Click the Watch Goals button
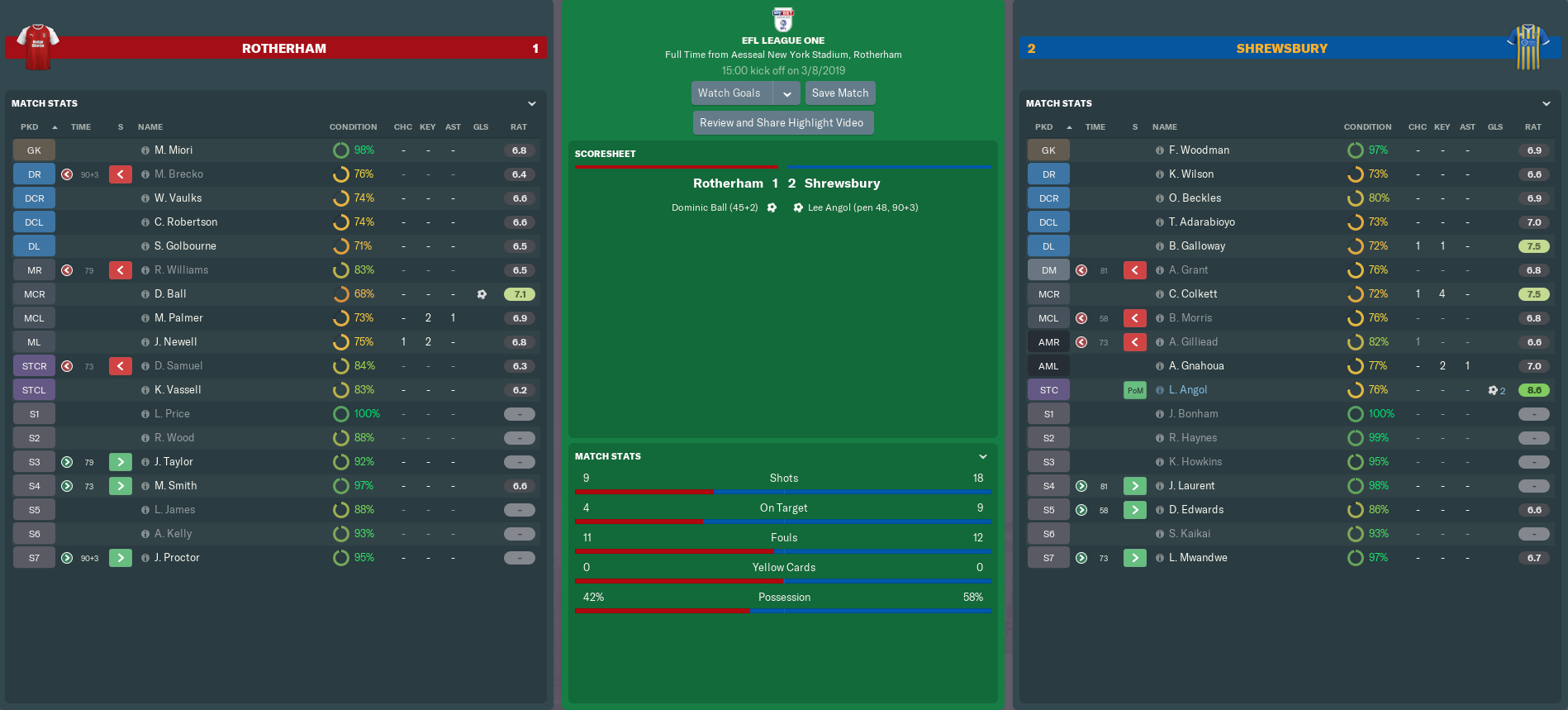The height and width of the screenshot is (710, 1568). tap(729, 93)
